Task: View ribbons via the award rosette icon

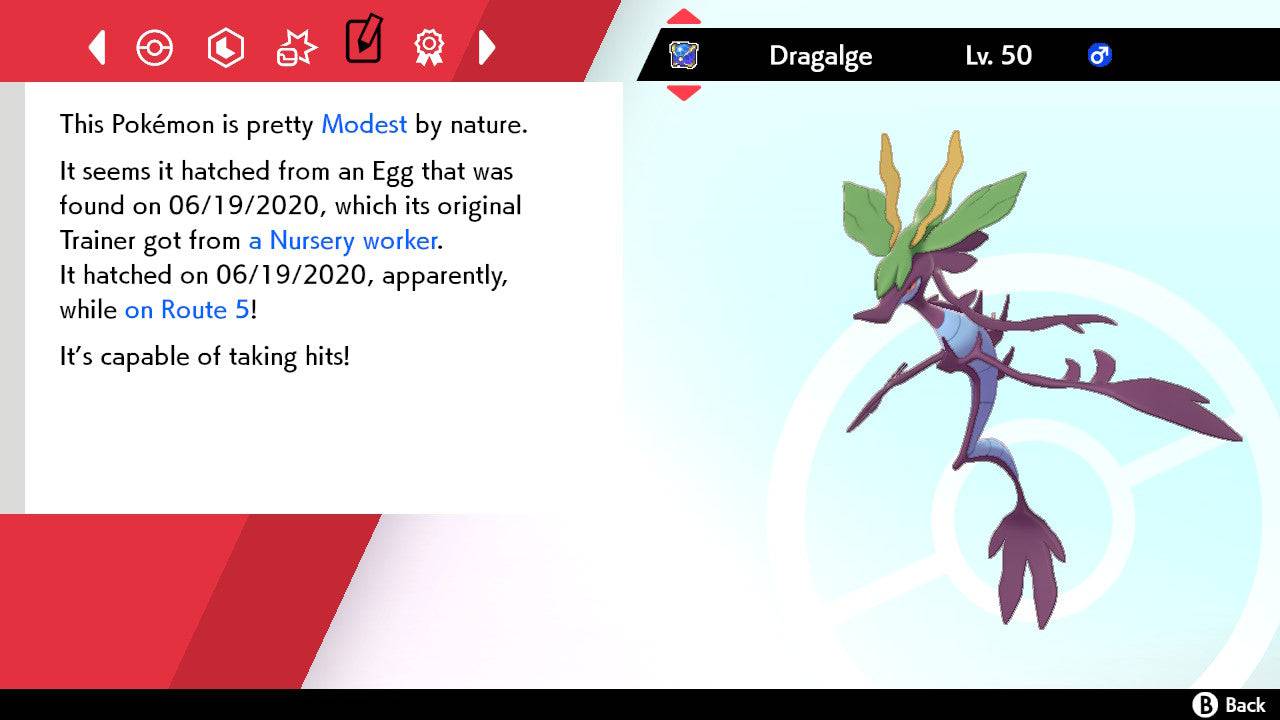Action: click(x=429, y=47)
